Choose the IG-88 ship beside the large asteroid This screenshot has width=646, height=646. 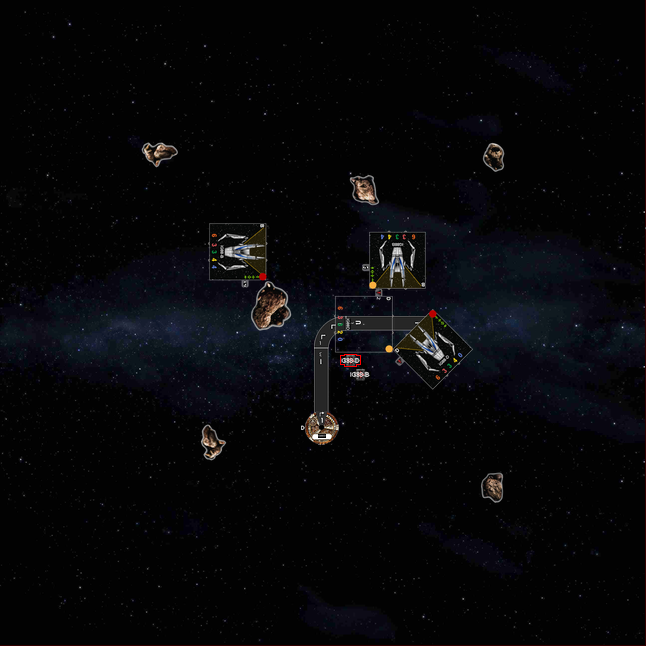click(238, 252)
